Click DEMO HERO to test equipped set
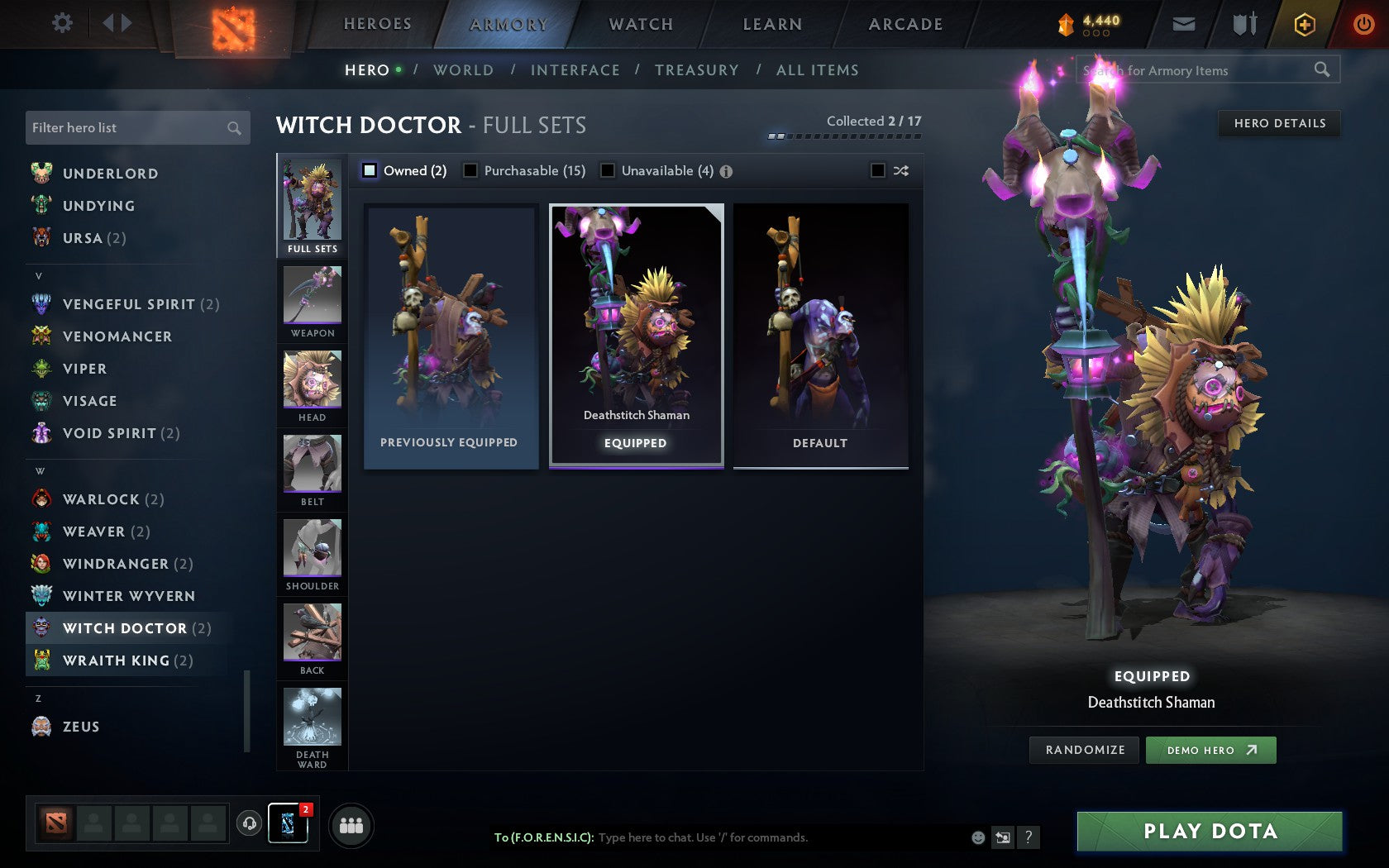 point(1210,750)
